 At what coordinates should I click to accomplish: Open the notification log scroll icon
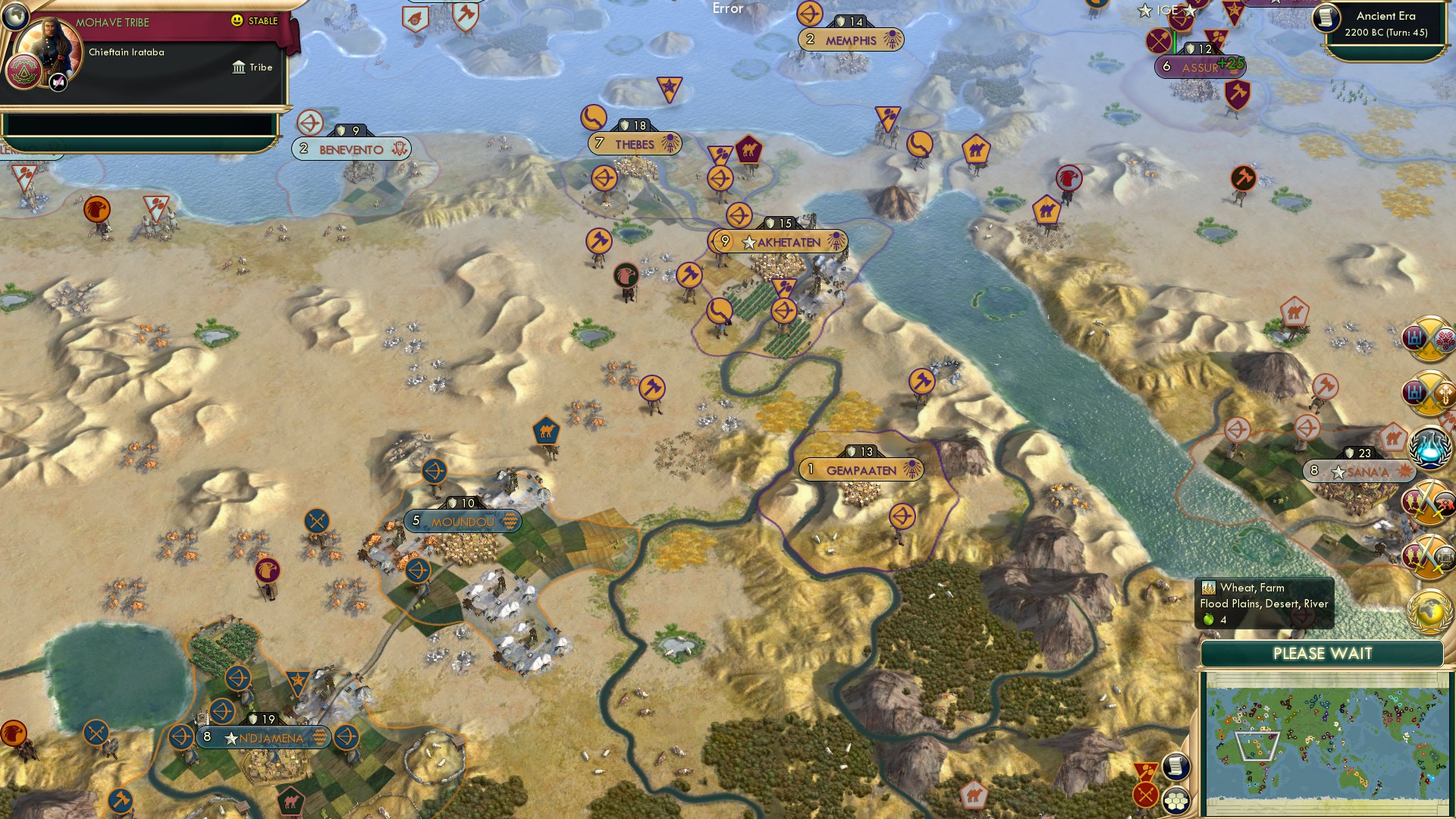(1177, 767)
